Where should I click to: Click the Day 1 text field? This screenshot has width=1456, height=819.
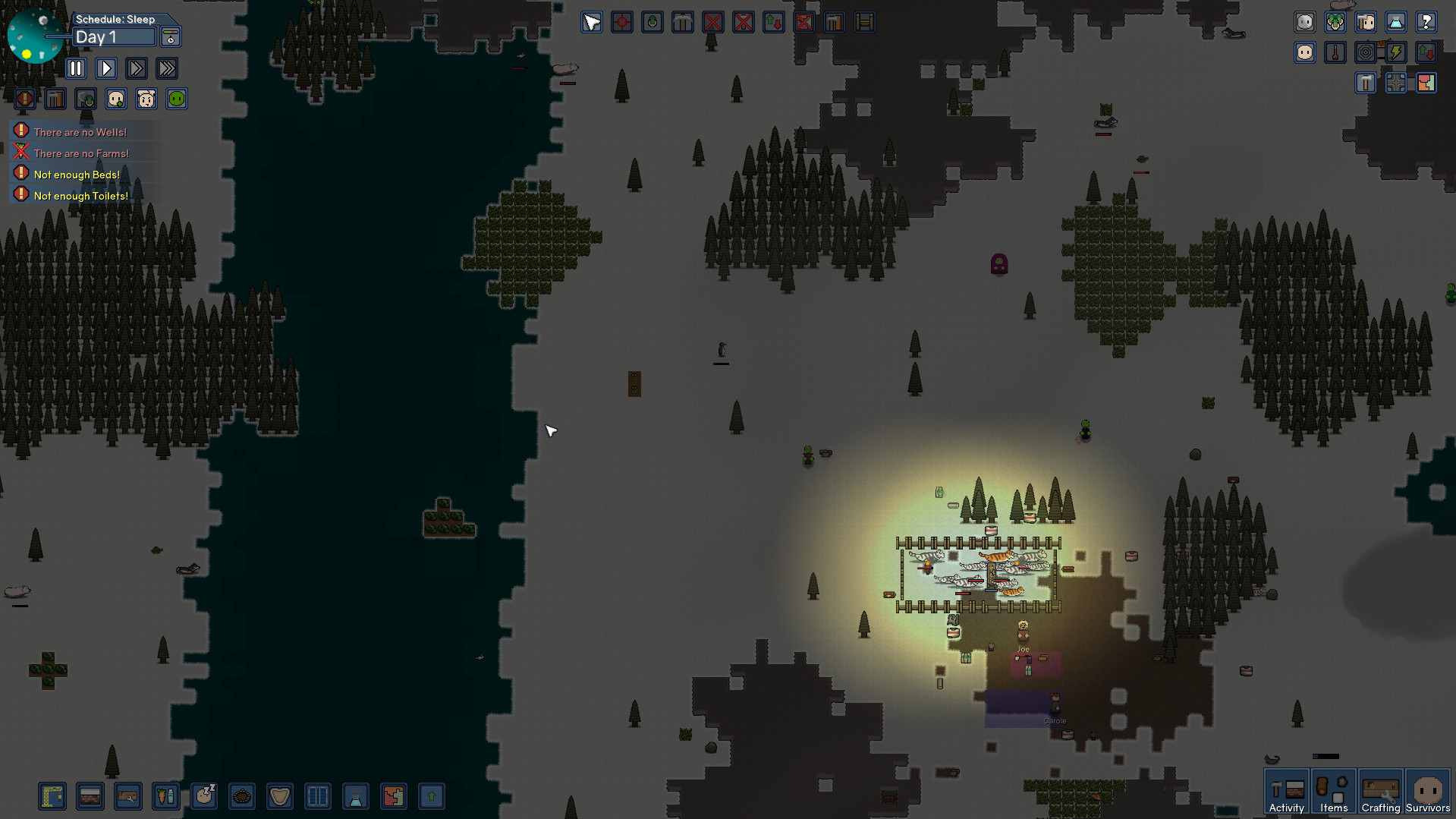pos(114,36)
